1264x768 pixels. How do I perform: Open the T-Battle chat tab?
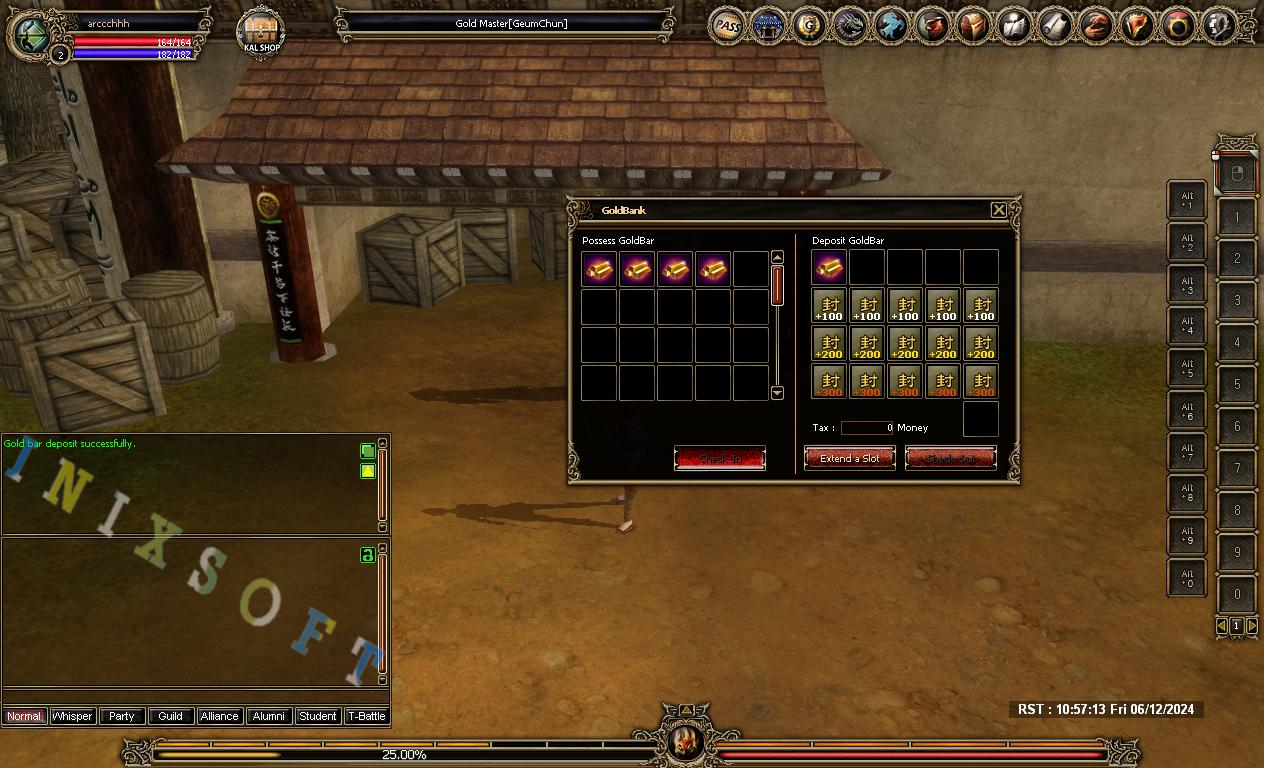366,716
